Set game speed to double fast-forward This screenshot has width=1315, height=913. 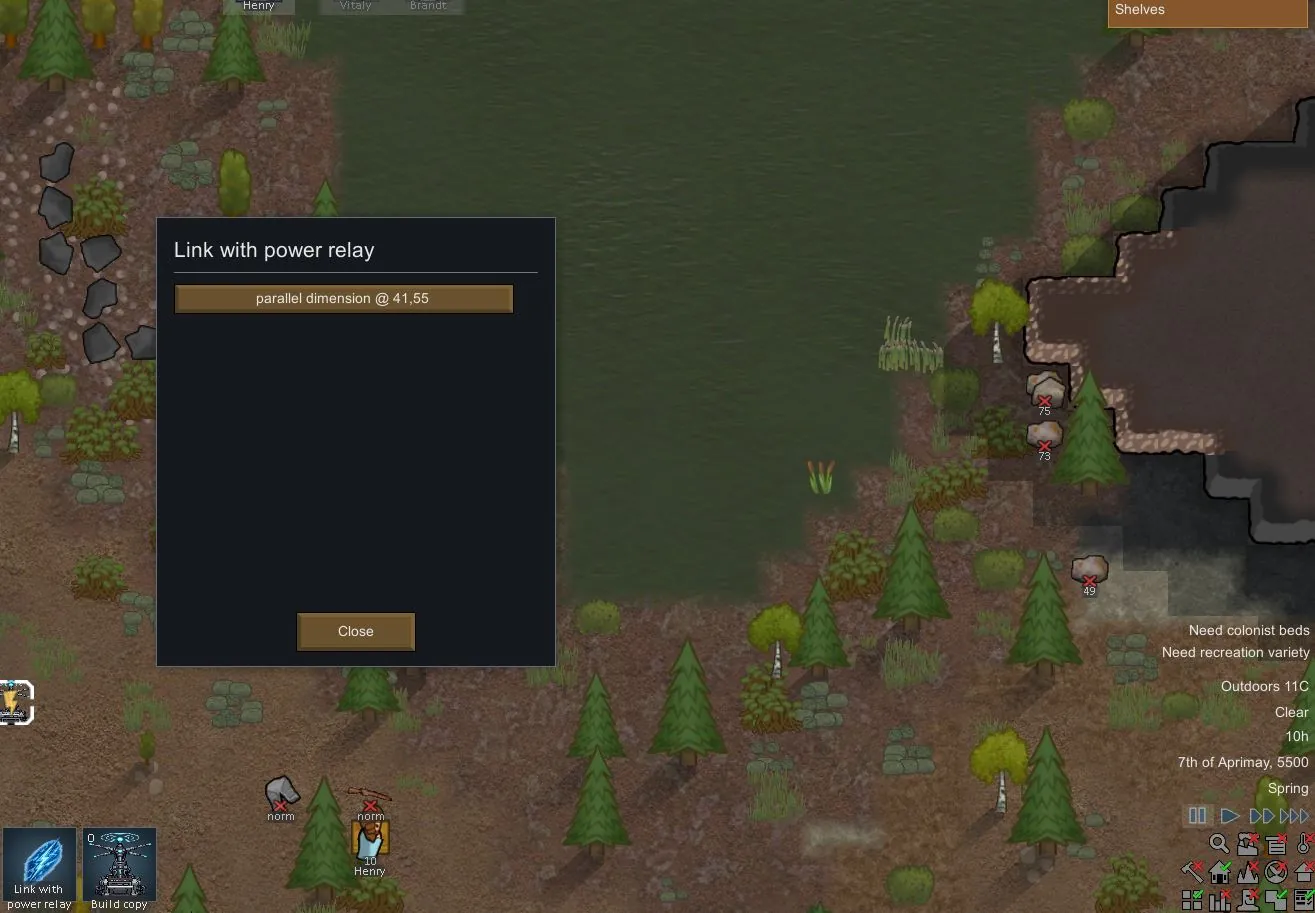(x=1262, y=816)
